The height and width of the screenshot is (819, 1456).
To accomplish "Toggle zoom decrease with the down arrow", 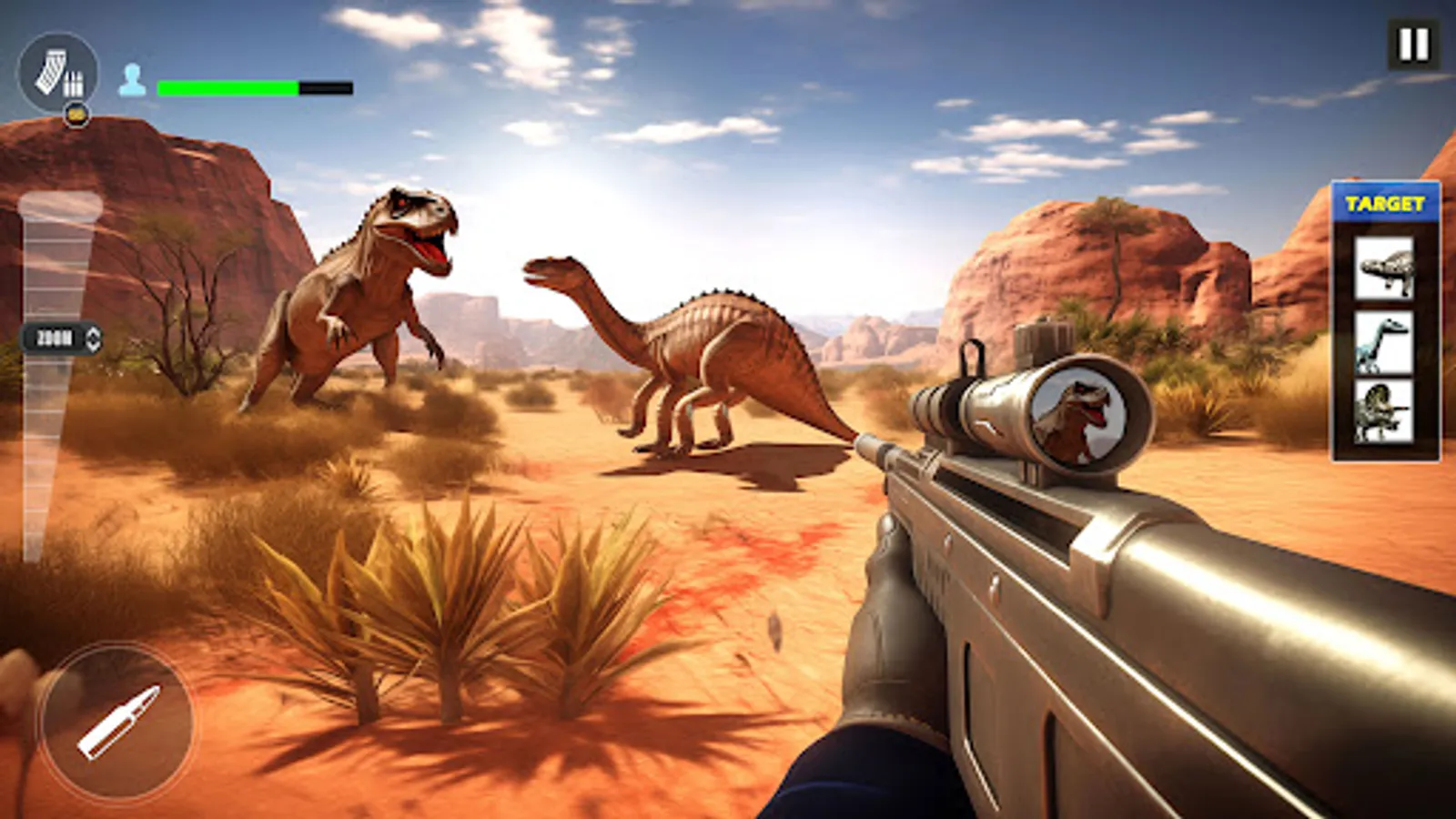I will 91,345.
